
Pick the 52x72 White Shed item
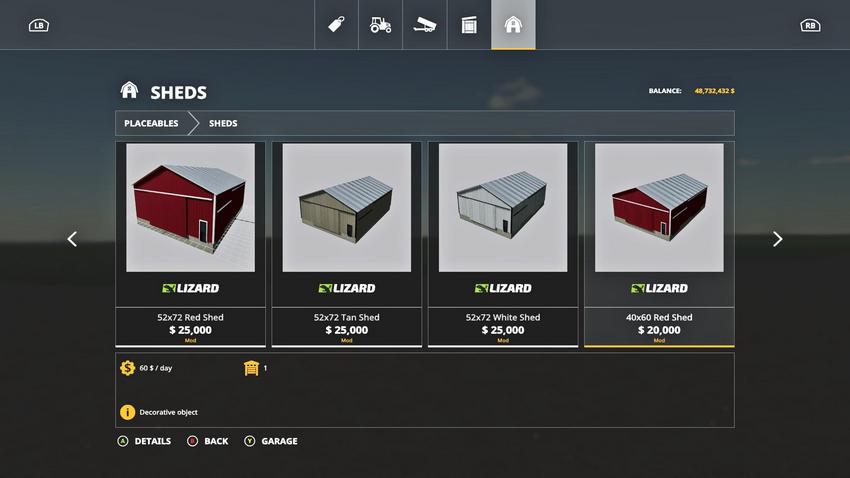click(x=502, y=243)
